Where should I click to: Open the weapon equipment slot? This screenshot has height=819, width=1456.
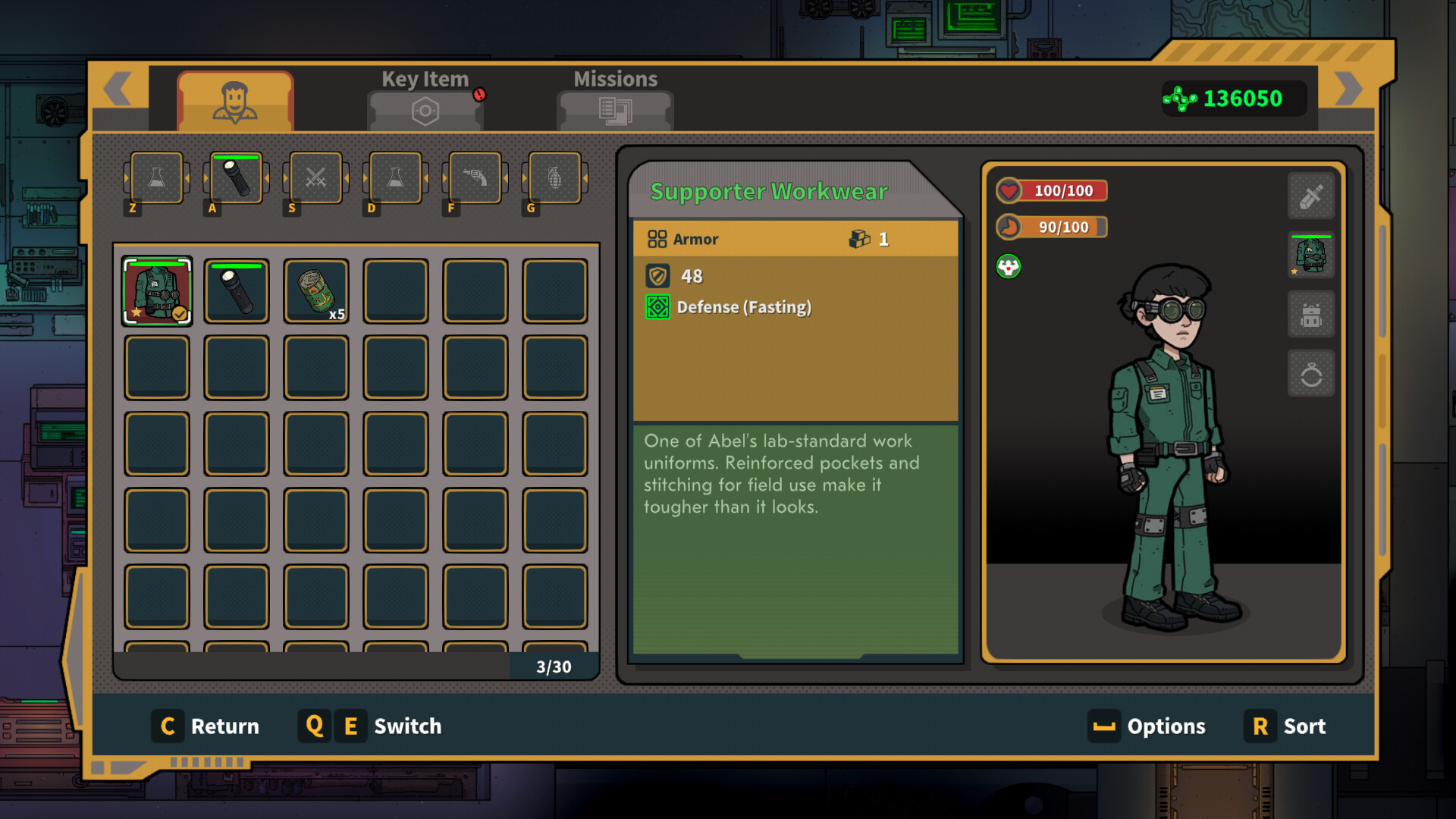click(x=1310, y=196)
